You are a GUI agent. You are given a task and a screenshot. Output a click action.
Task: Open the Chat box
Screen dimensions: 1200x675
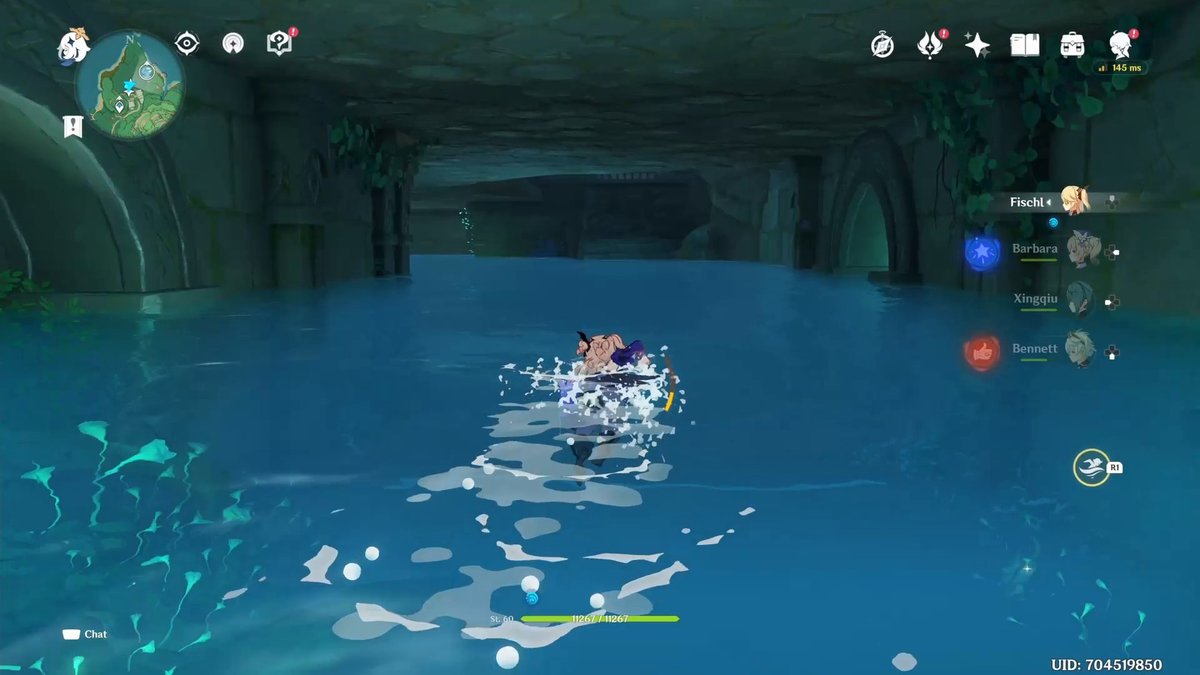(86, 634)
